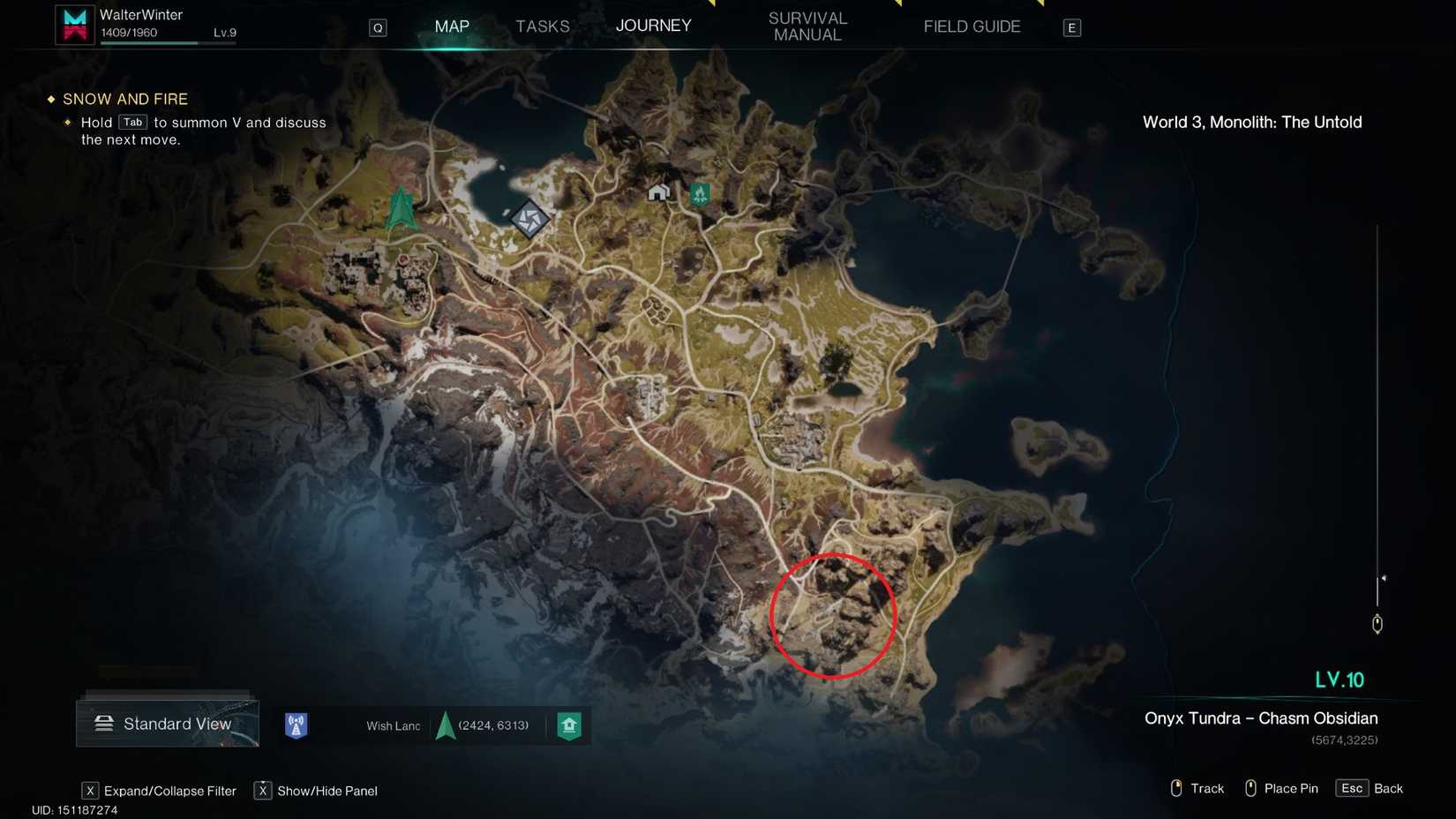
Task: Click the white house marker on the map
Action: (658, 192)
